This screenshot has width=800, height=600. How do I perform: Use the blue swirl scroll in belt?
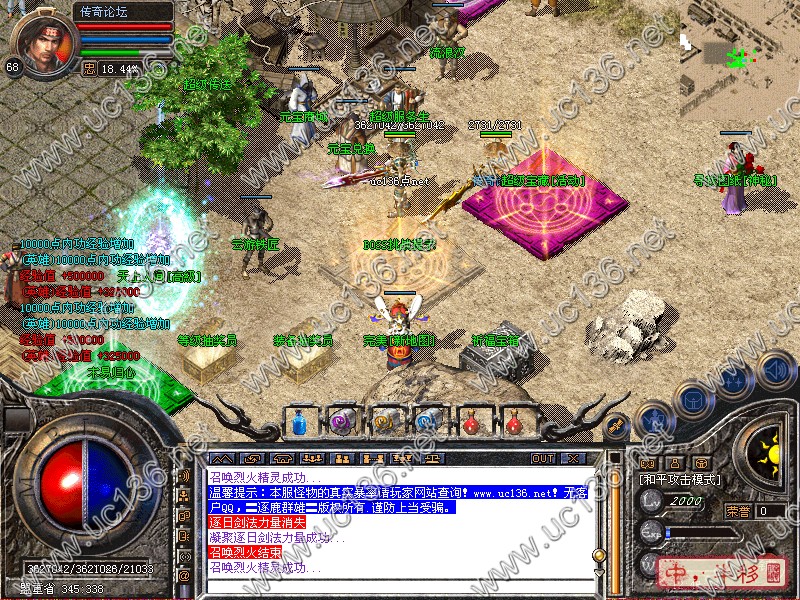[428, 423]
